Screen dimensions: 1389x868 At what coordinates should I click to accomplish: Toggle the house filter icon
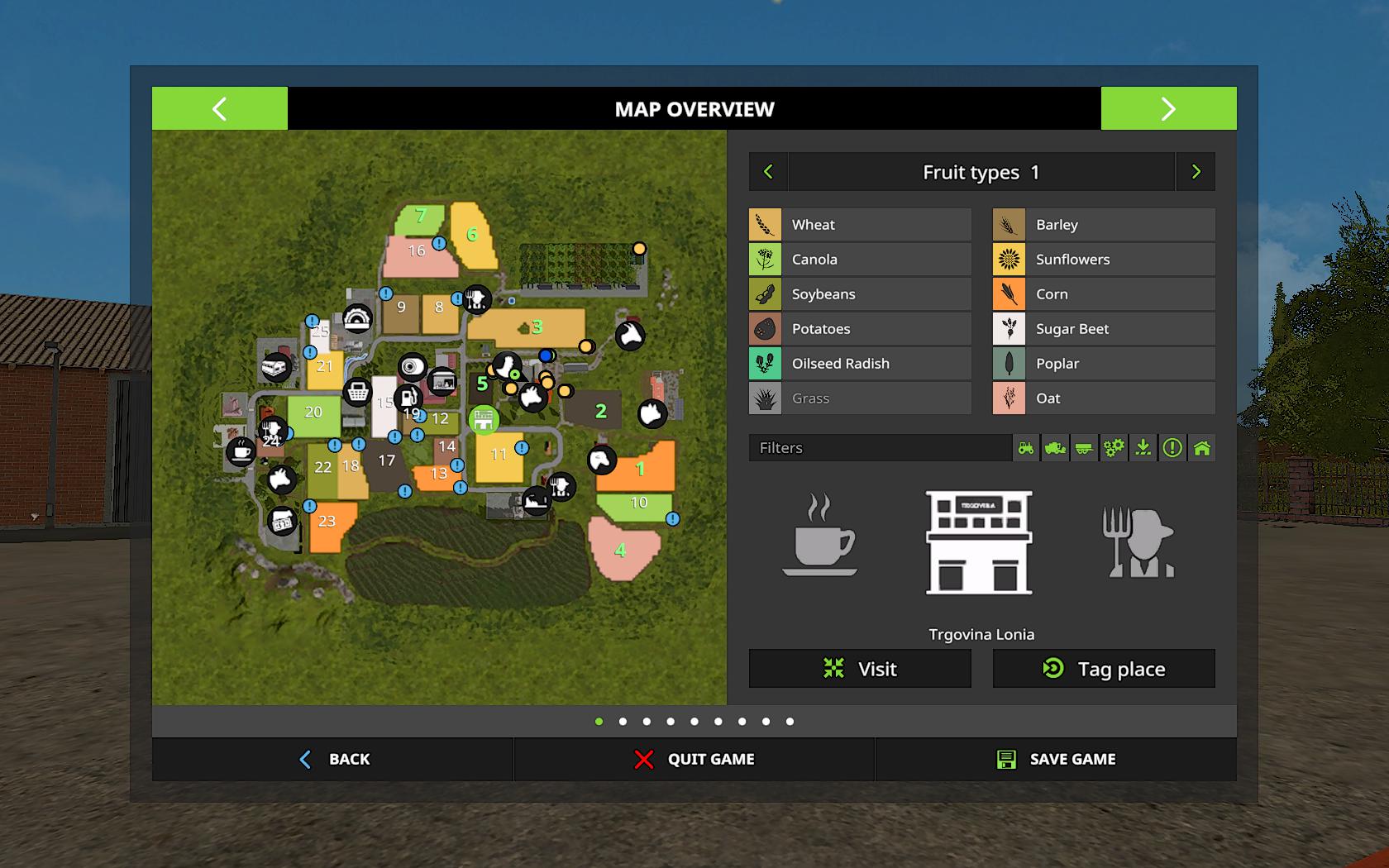click(1202, 448)
